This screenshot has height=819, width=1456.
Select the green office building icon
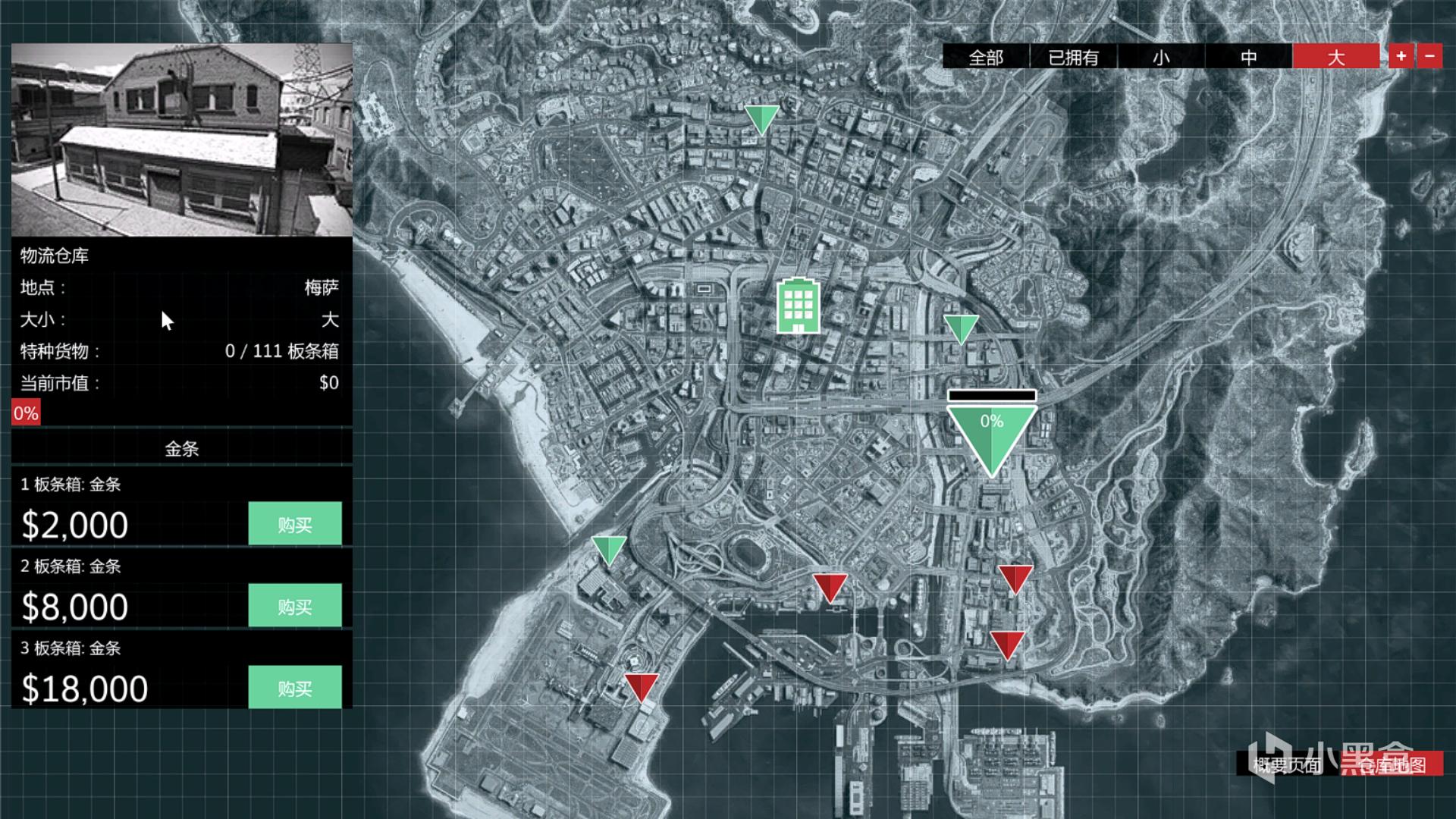(798, 306)
